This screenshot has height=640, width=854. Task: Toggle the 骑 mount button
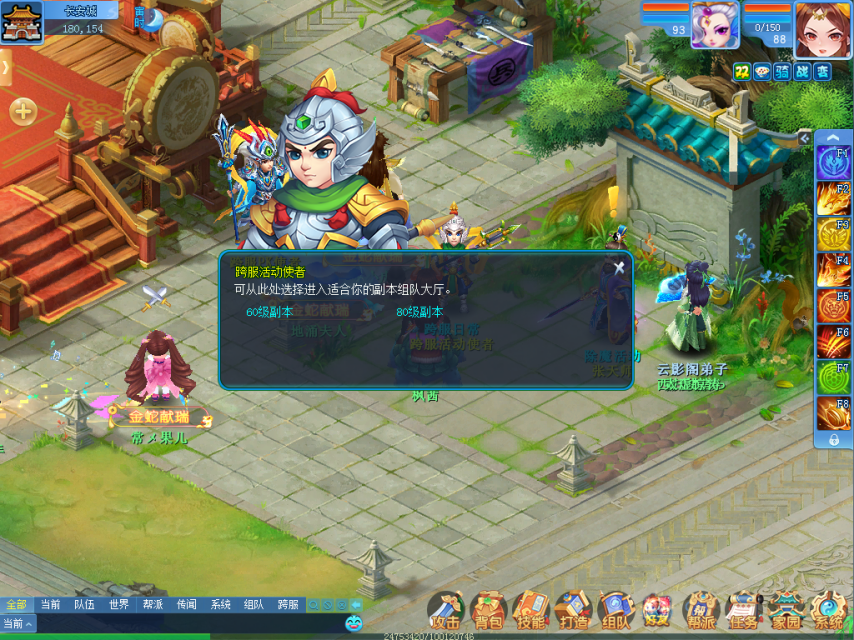[x=782, y=71]
